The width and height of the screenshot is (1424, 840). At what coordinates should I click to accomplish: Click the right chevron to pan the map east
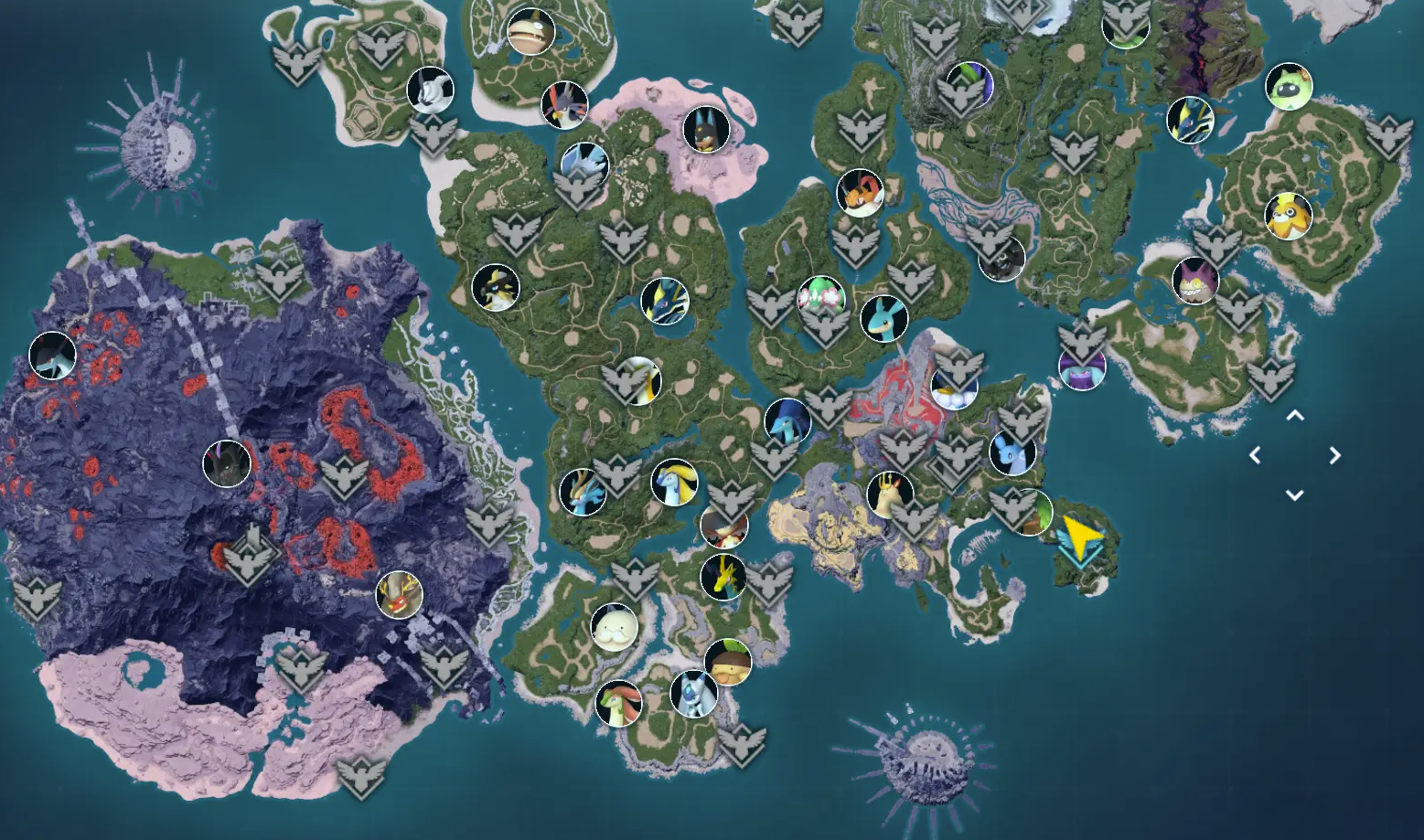click(1335, 453)
